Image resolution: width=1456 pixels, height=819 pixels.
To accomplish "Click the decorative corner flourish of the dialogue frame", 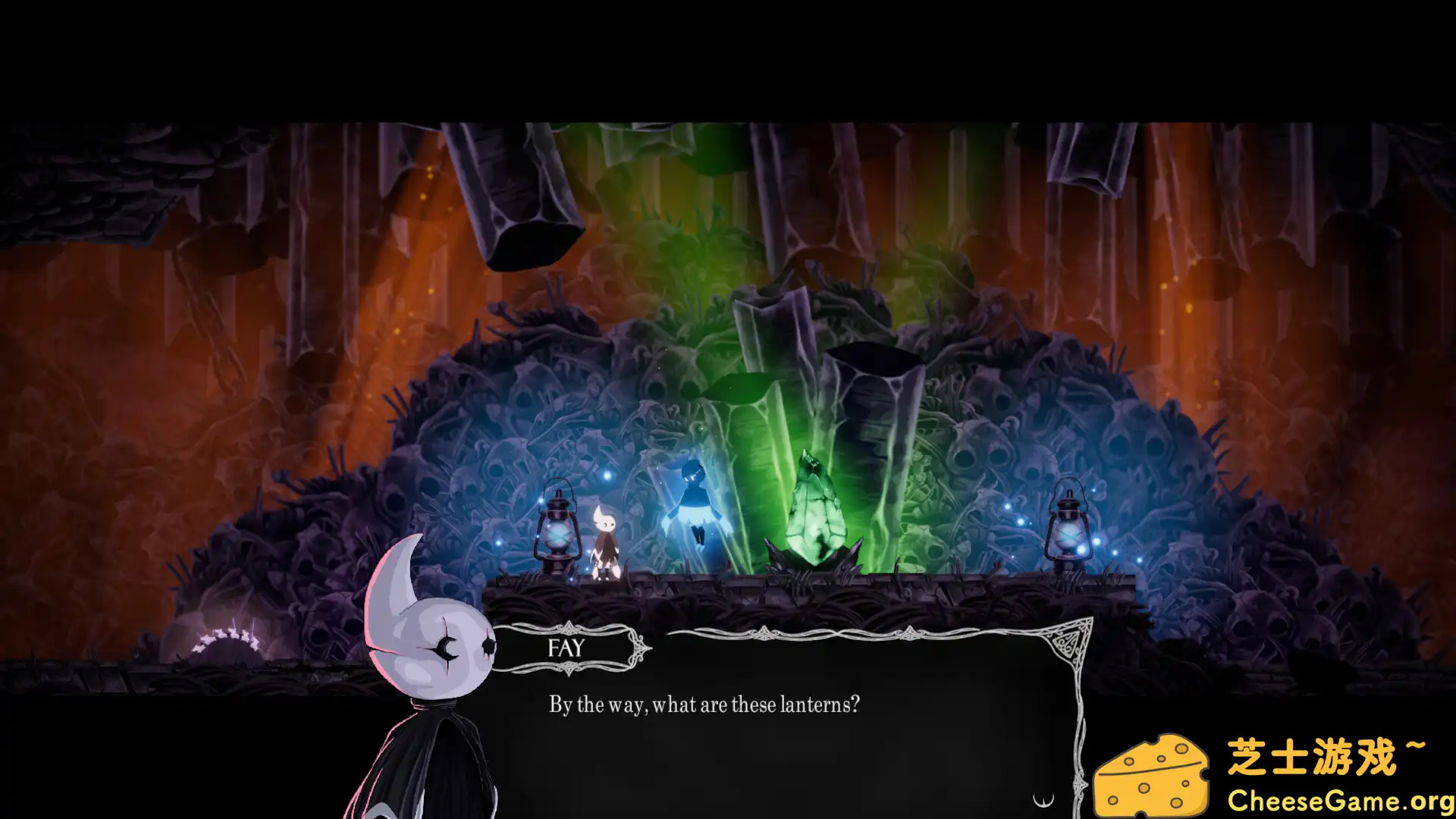I will 1069,641.
